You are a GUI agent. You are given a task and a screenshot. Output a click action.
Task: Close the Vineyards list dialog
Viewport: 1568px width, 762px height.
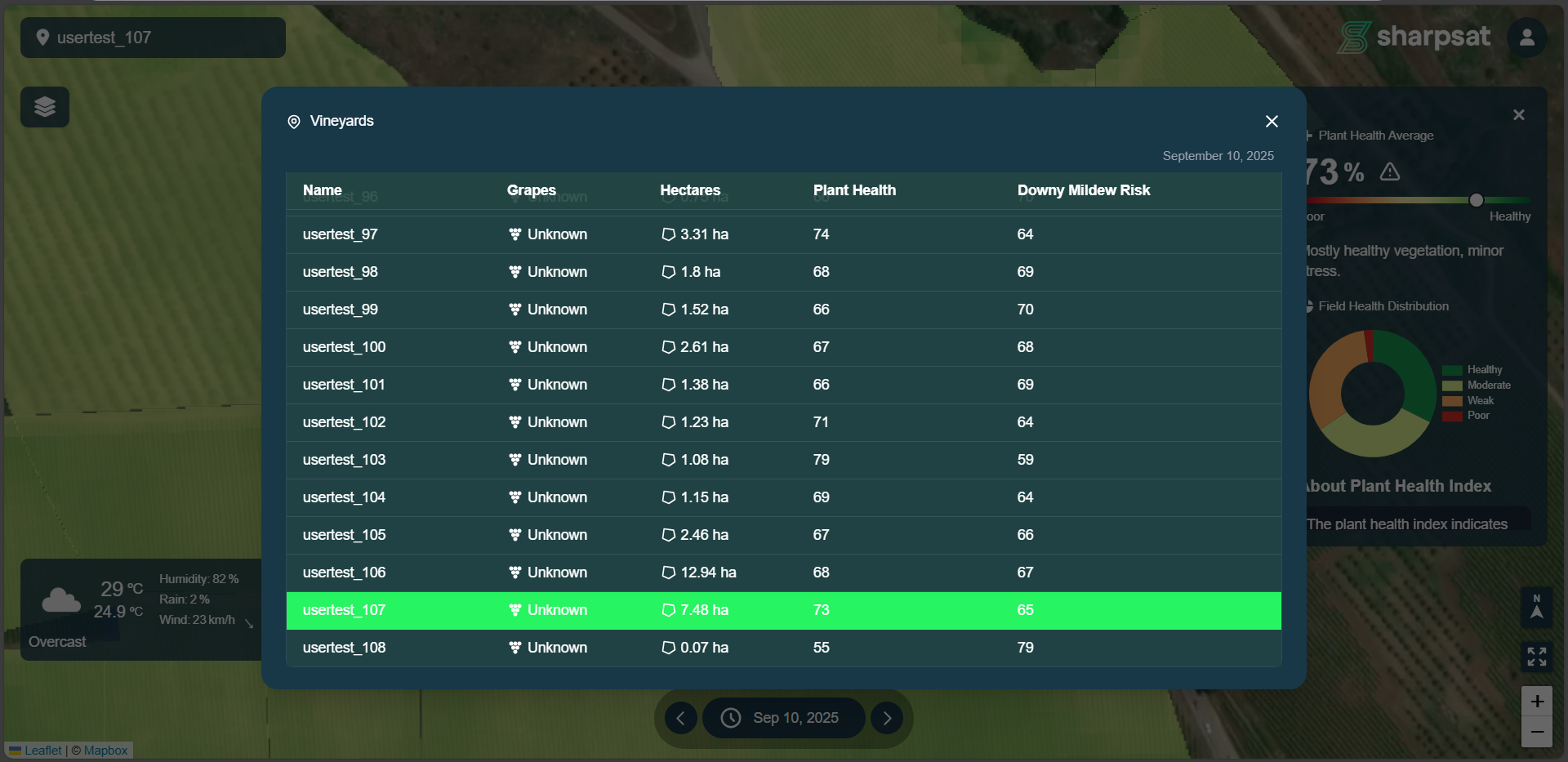coord(1272,122)
